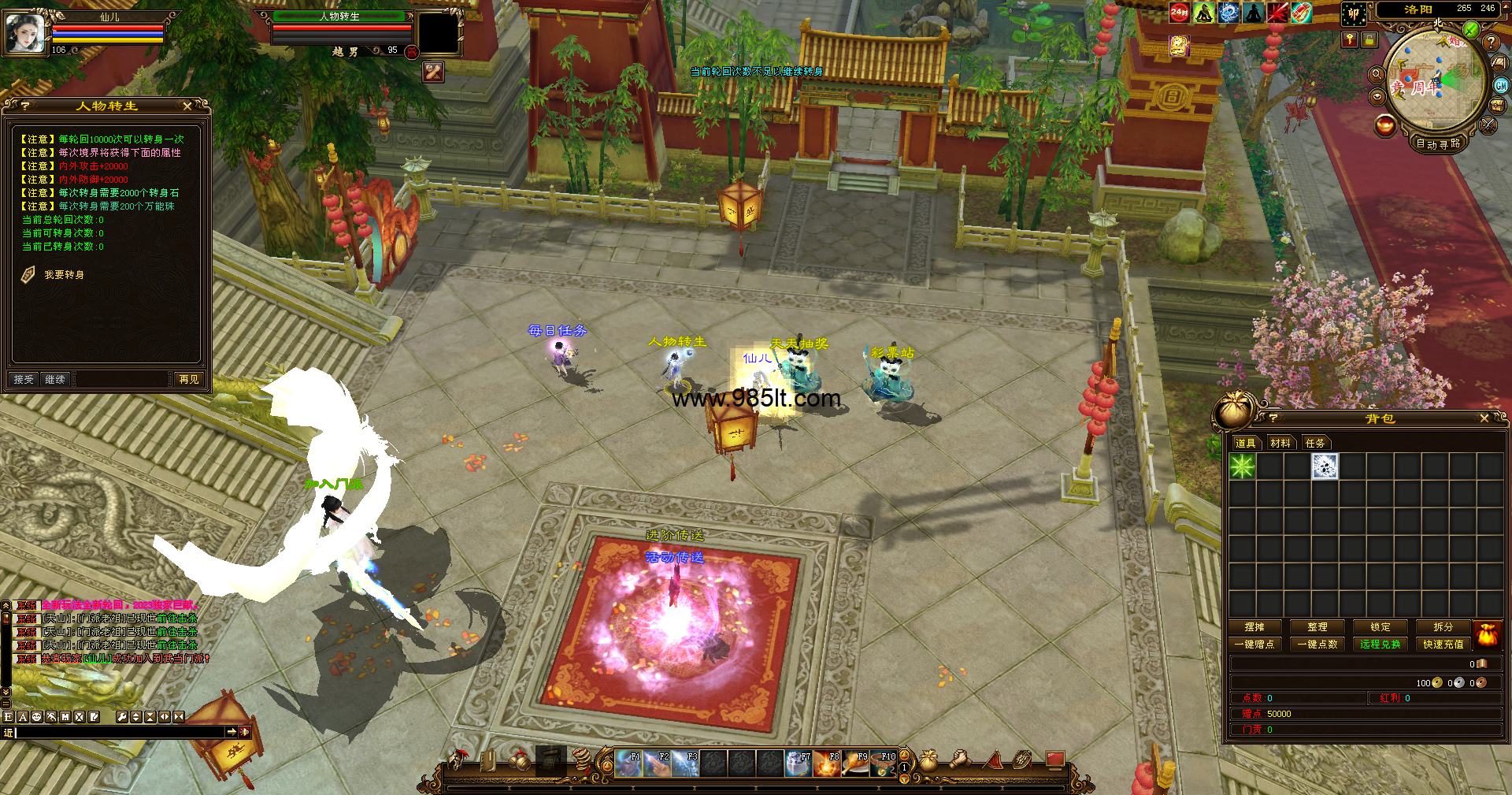The image size is (1512, 795).
Task: Click the 再见 goodbye button
Action: point(189,380)
